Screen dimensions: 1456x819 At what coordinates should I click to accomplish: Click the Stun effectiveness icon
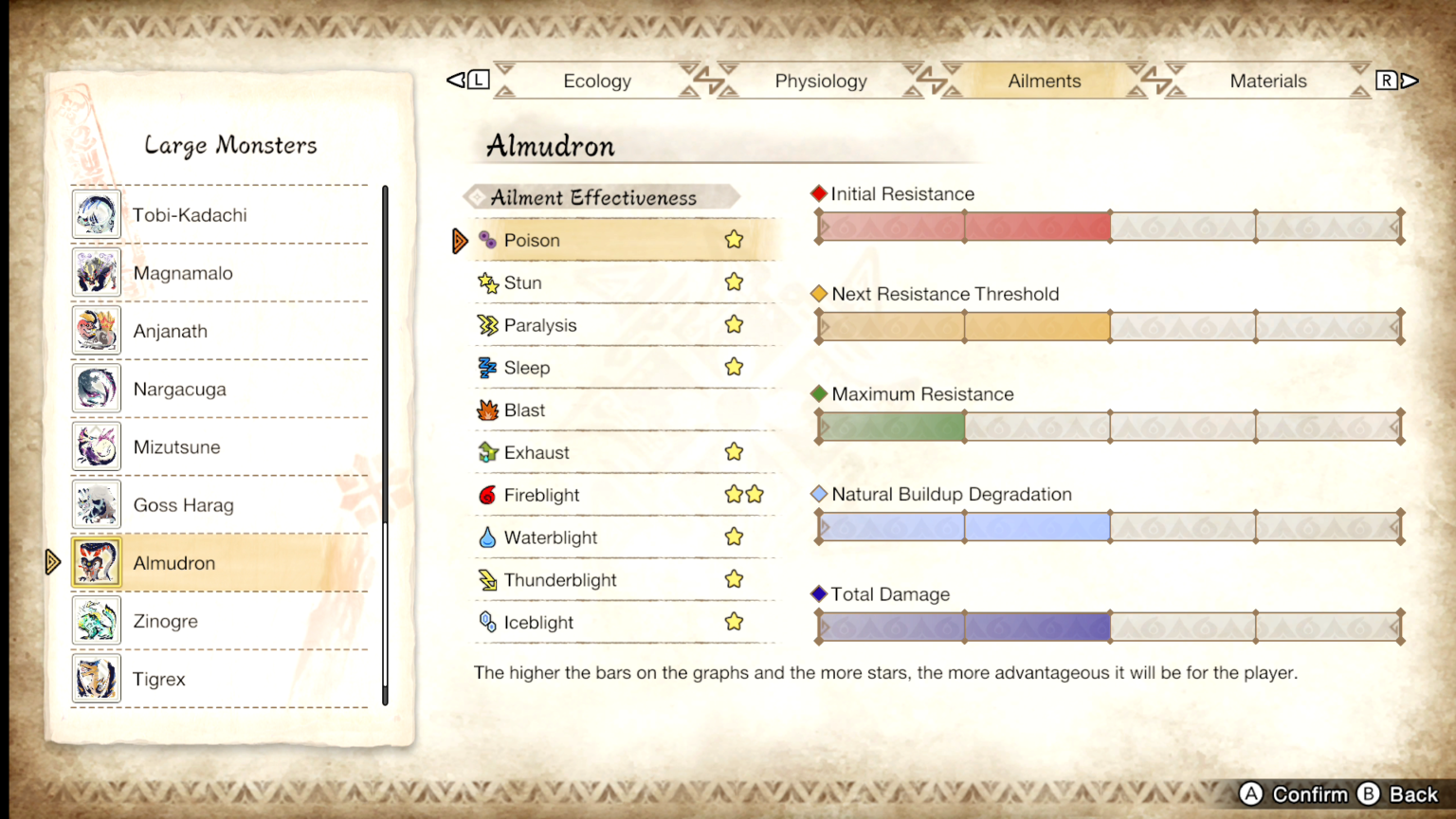click(487, 282)
